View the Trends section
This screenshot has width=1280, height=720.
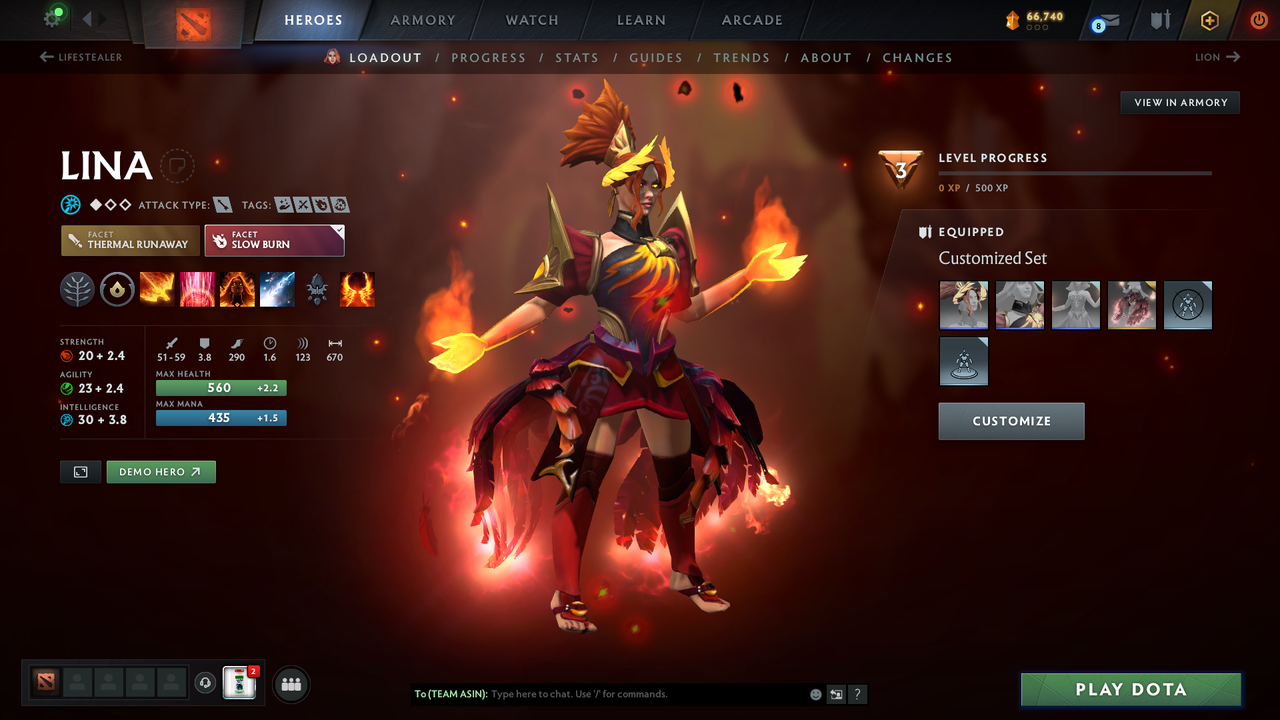(741, 58)
